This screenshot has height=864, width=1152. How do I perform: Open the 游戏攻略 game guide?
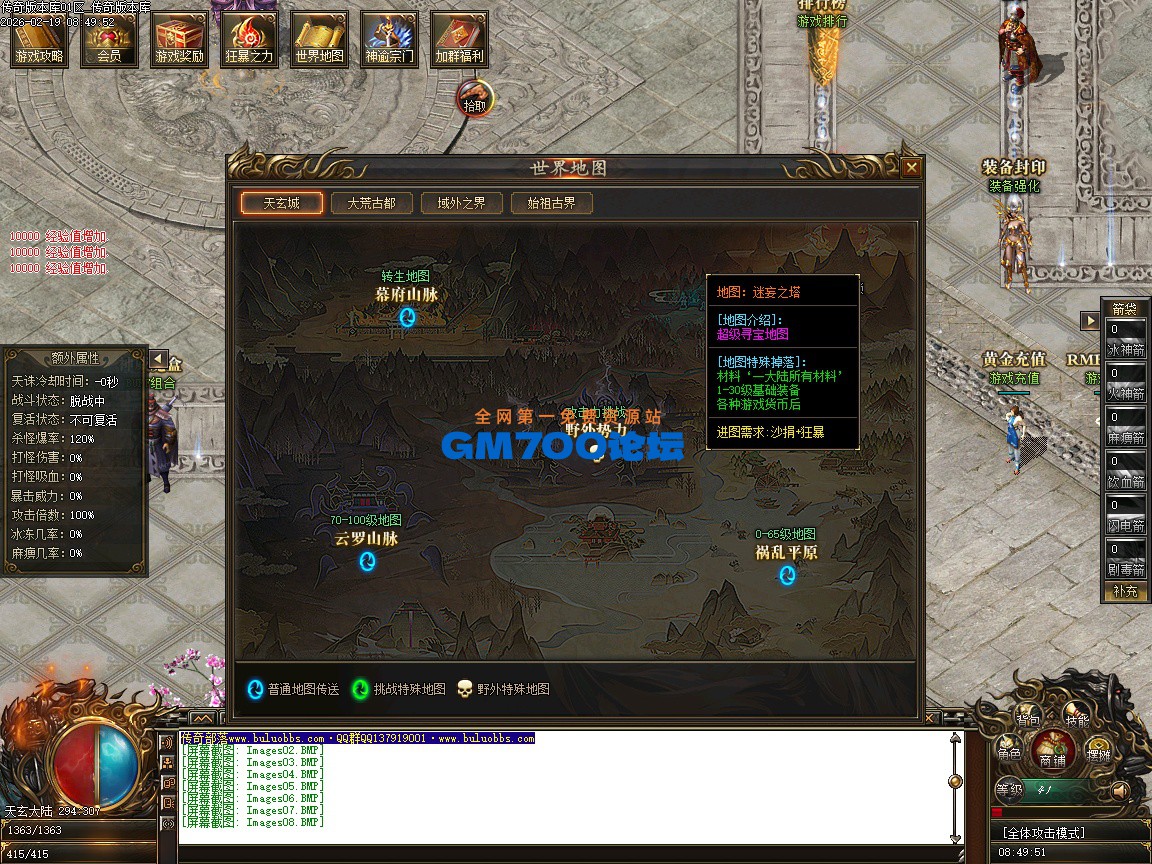[39, 40]
